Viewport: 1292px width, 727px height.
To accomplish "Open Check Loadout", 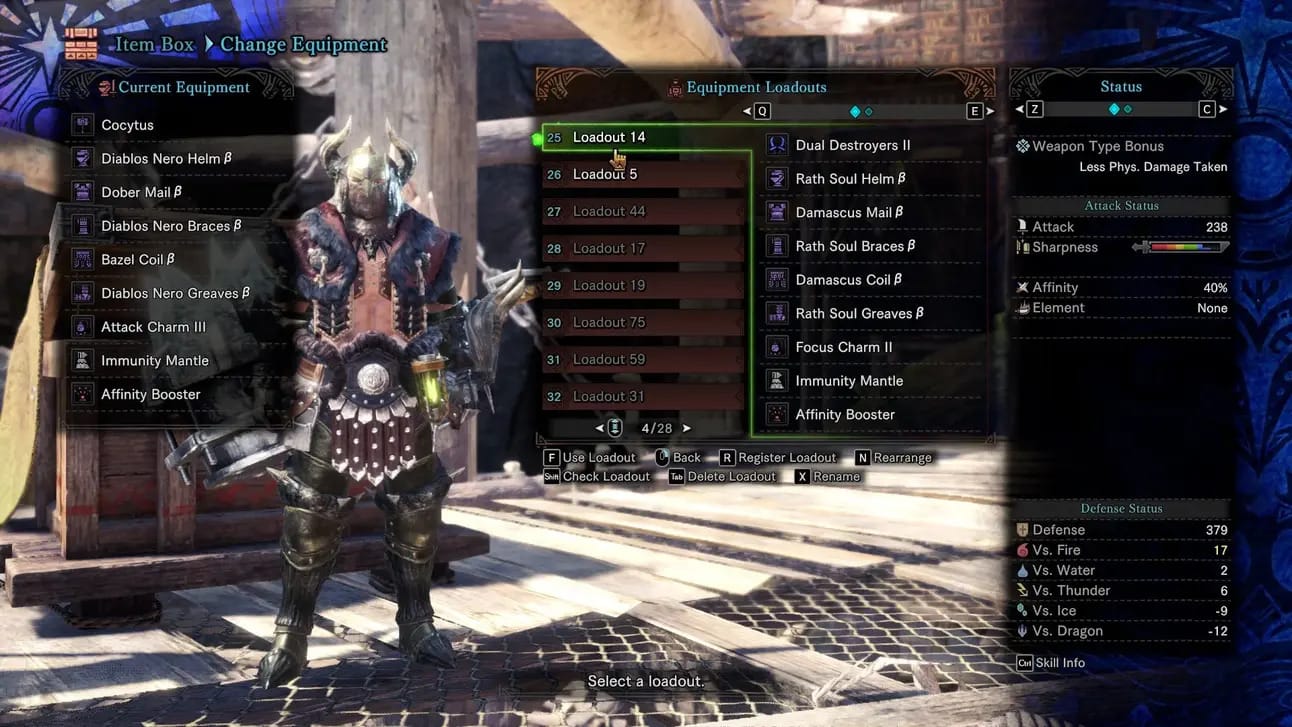I will click(x=596, y=477).
